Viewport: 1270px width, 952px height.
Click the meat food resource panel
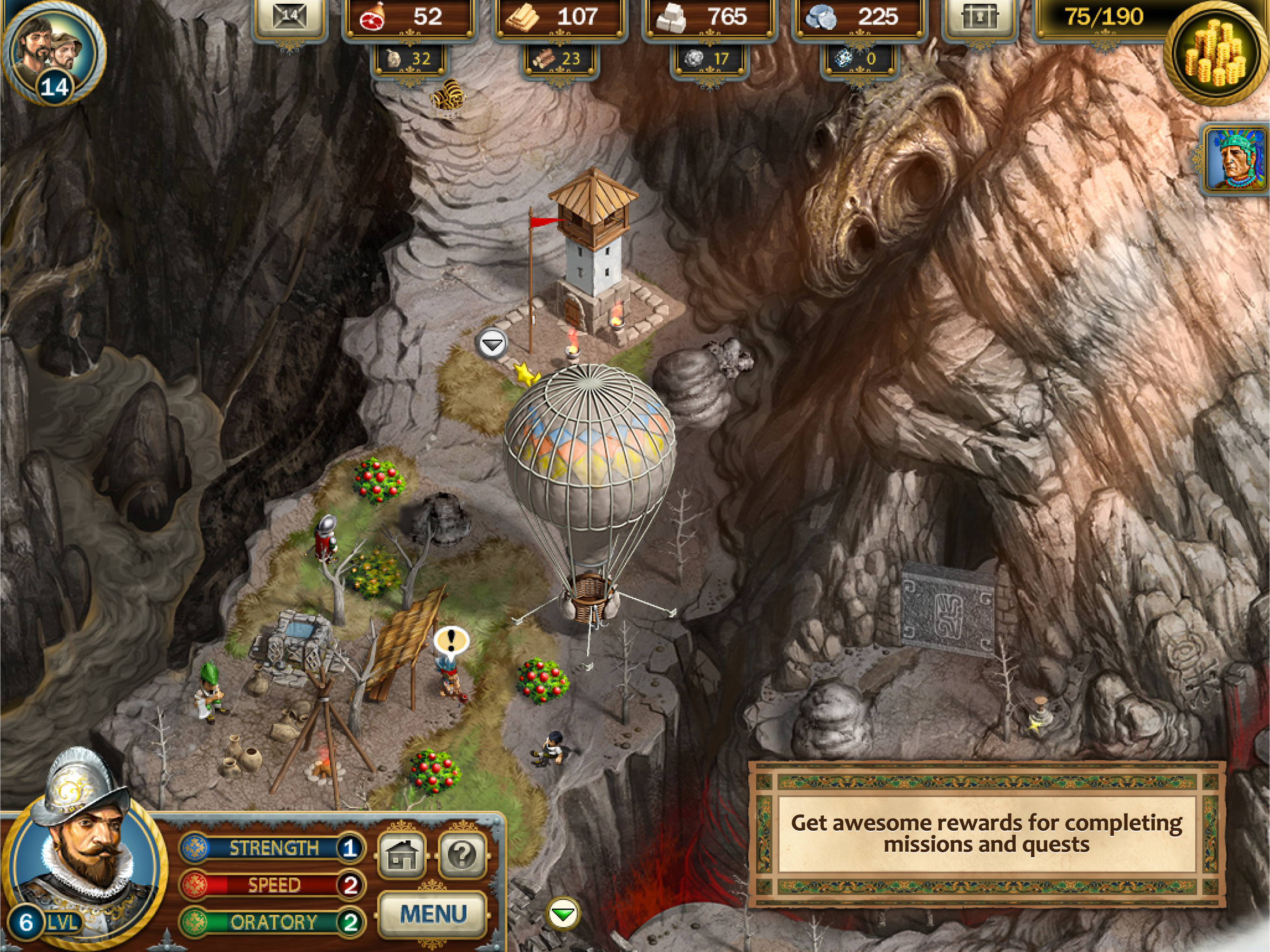[409, 17]
